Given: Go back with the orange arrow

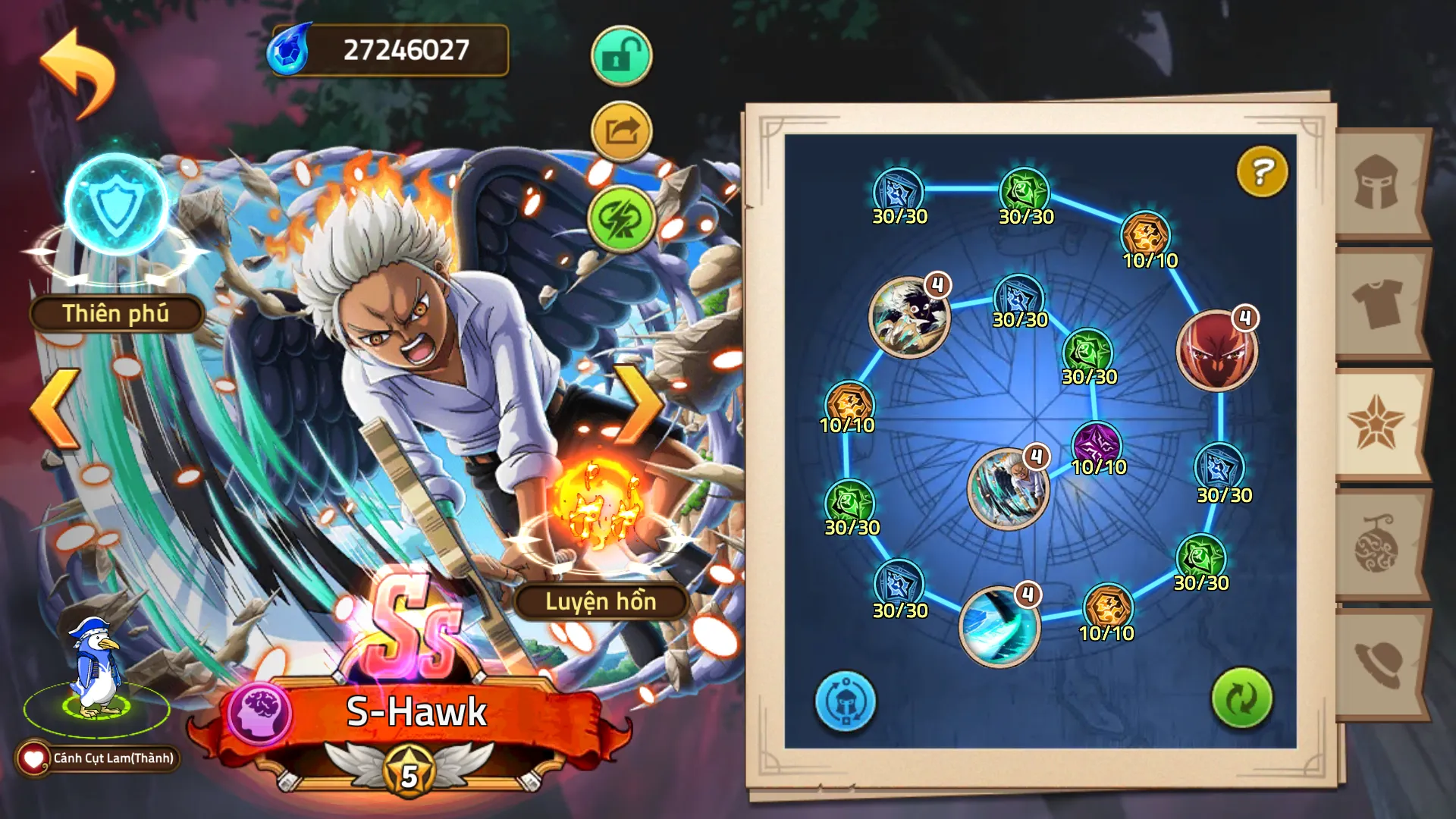Looking at the screenshot, I should [78, 73].
